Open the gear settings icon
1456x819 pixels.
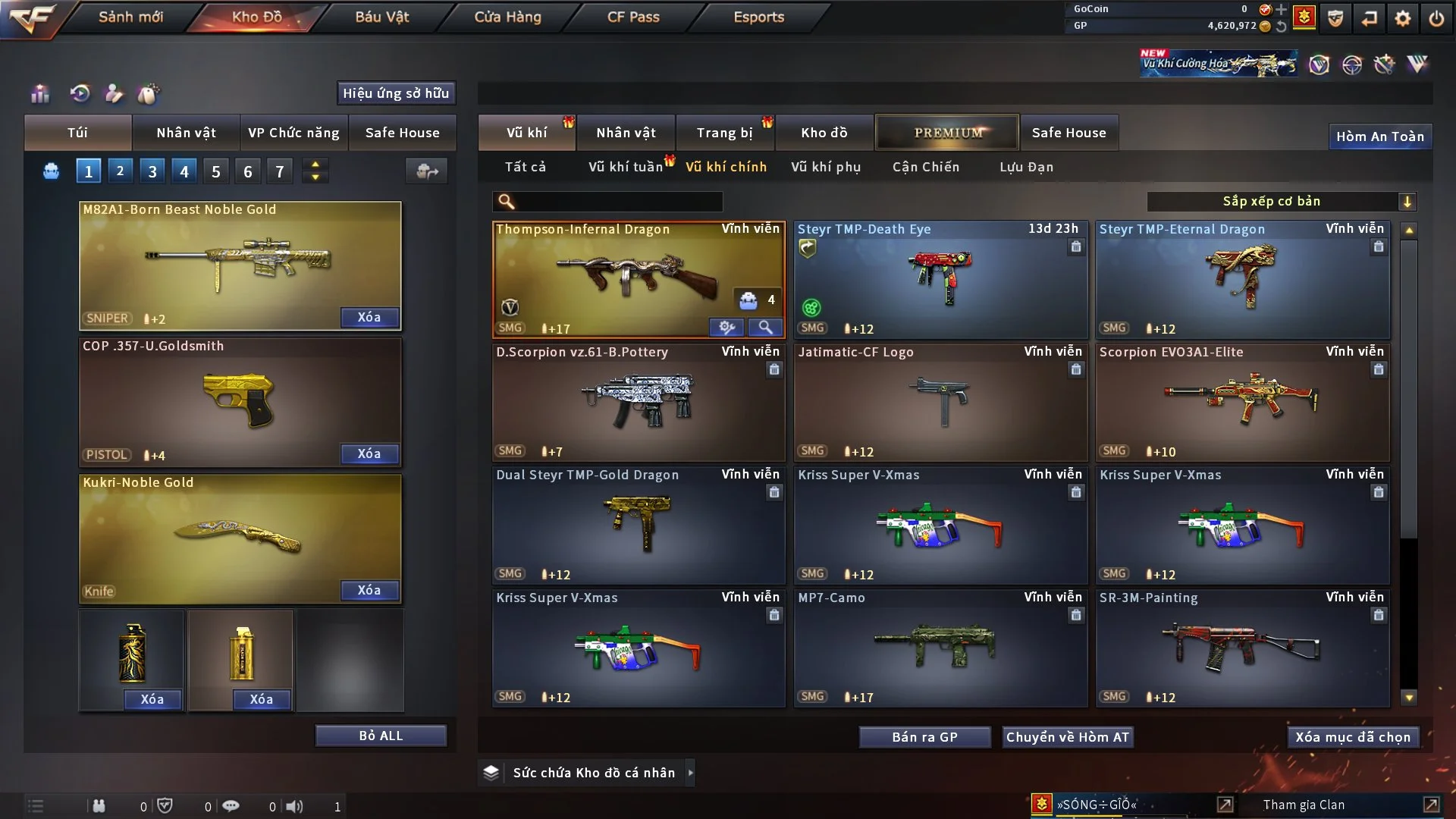(1403, 18)
